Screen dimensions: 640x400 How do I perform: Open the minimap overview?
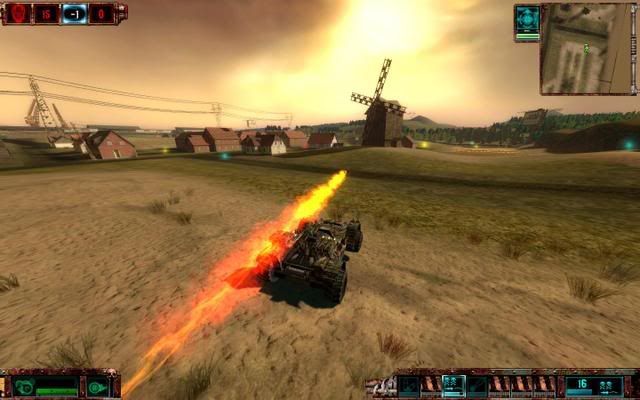(x=588, y=48)
